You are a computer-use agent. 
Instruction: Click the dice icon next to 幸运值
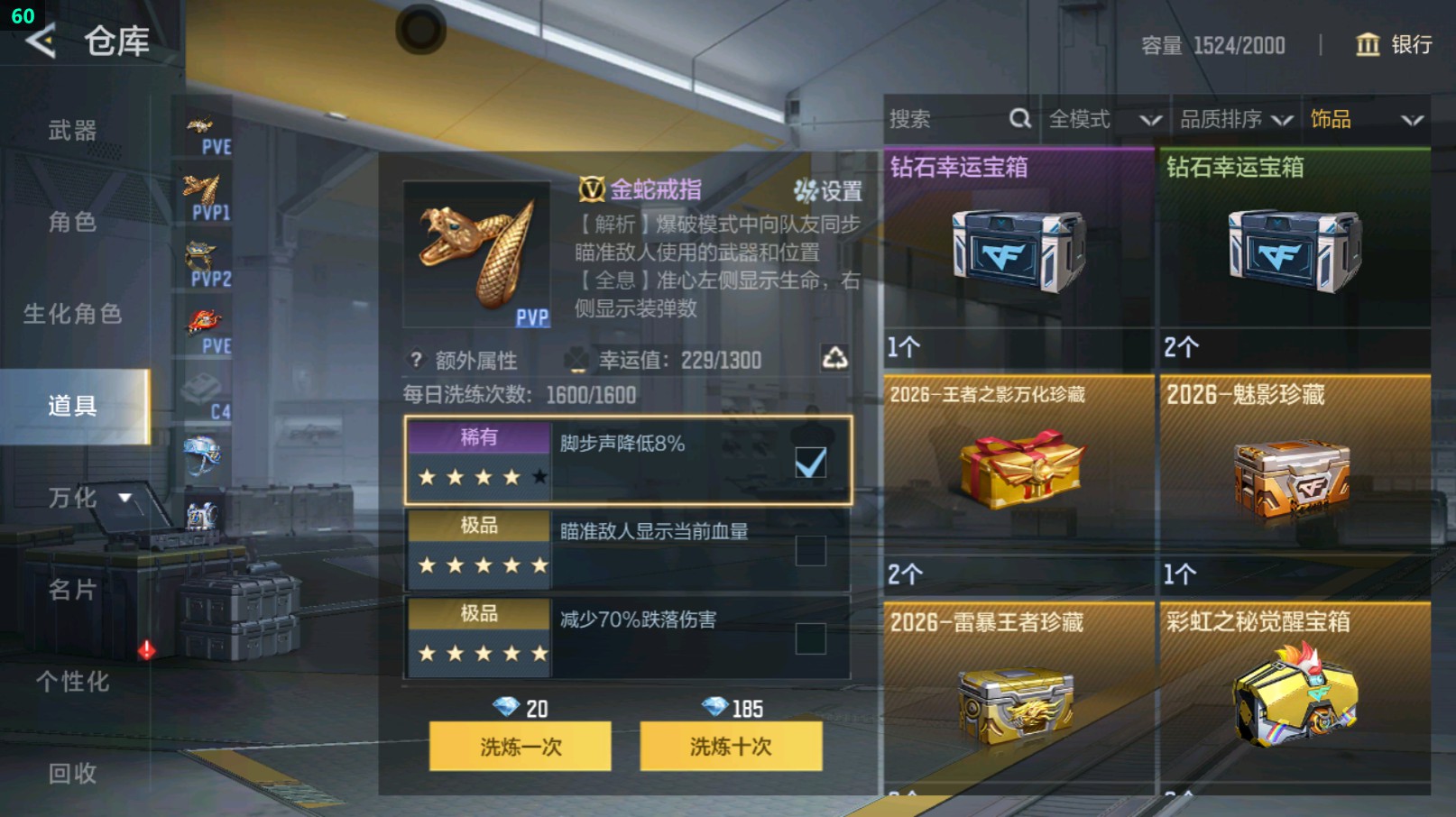(x=574, y=359)
